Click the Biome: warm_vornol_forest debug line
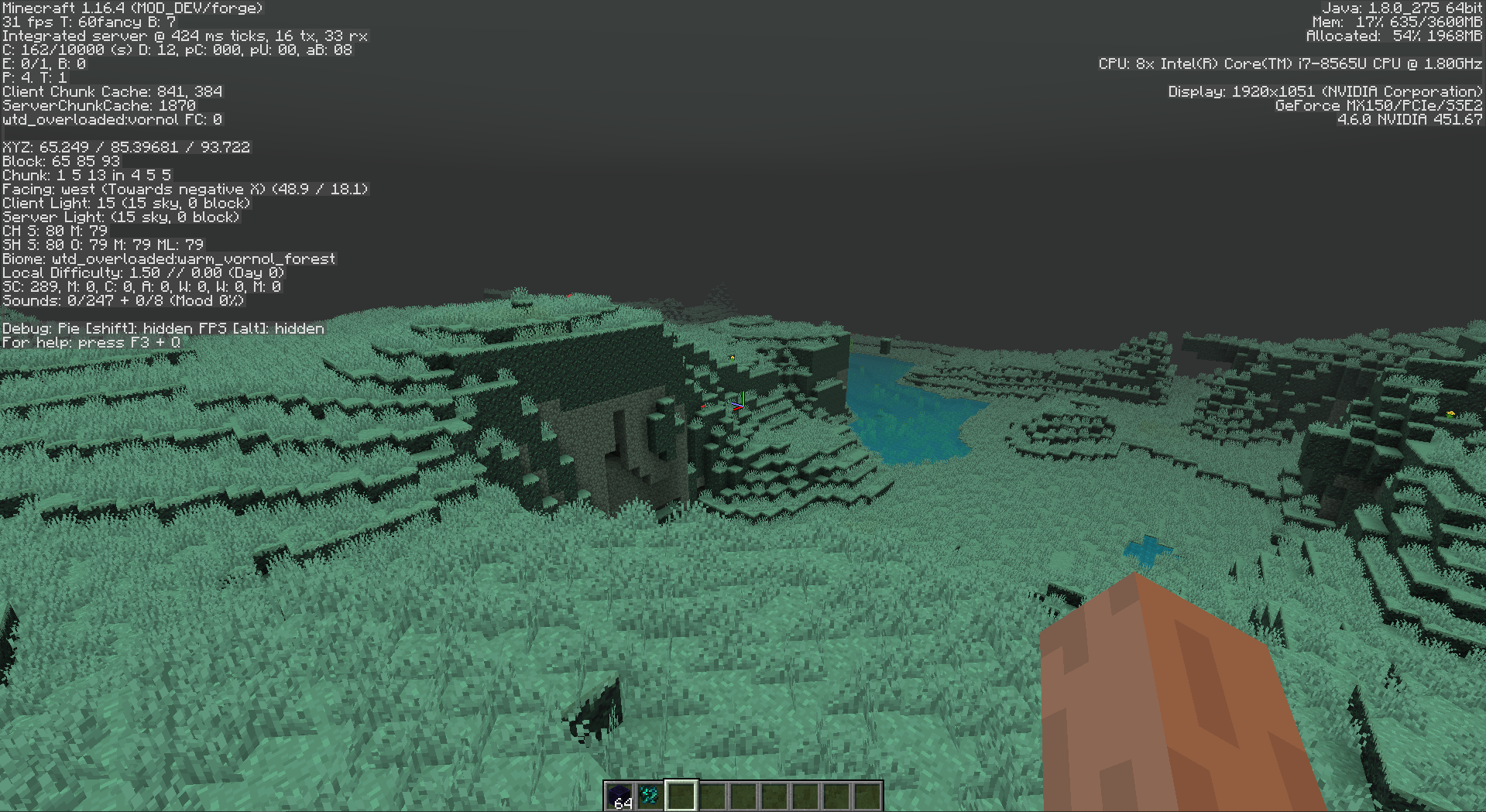 click(x=169, y=258)
